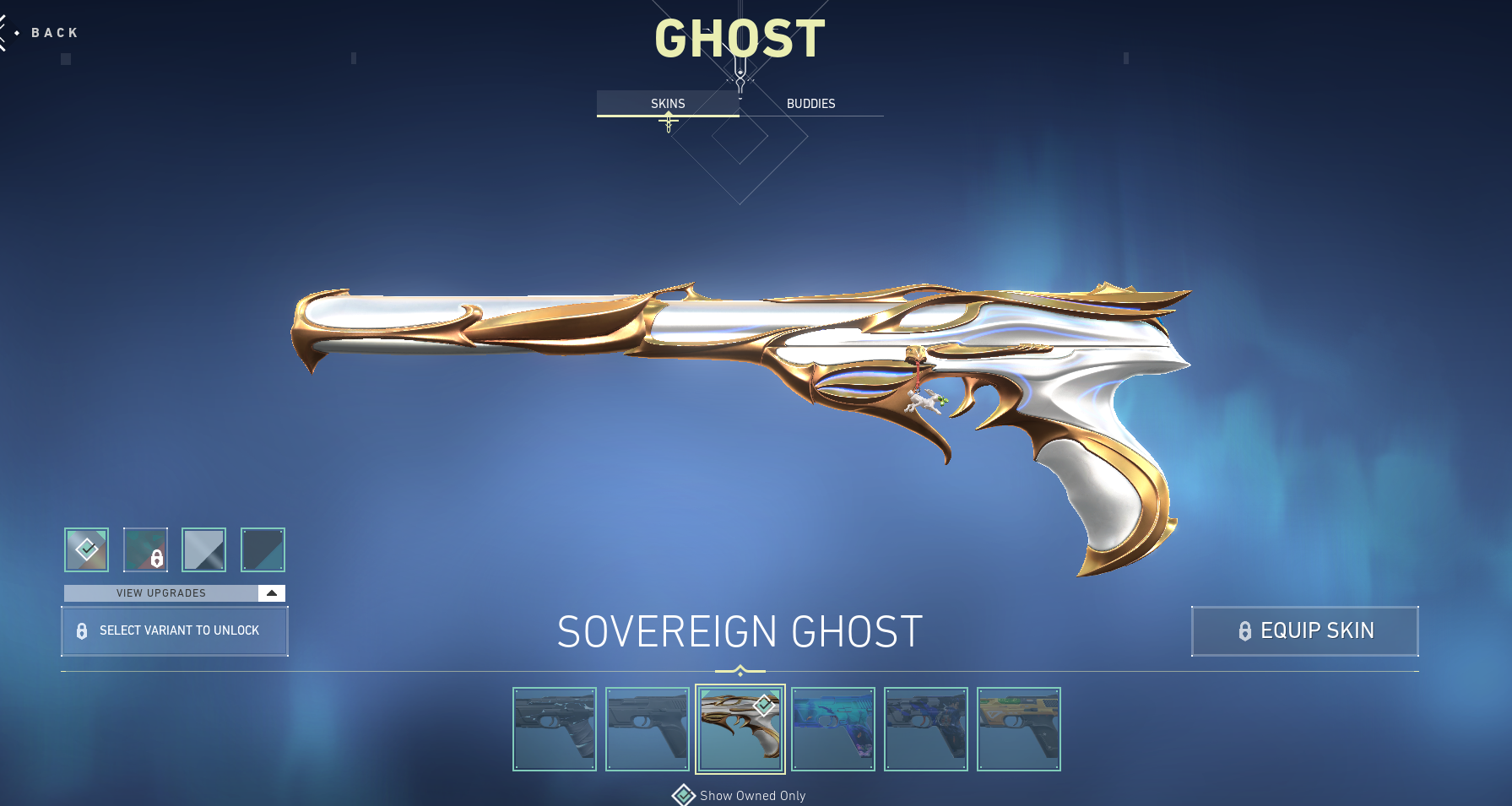Click the diamond checkmark icon next to Show Owned Only

682,795
